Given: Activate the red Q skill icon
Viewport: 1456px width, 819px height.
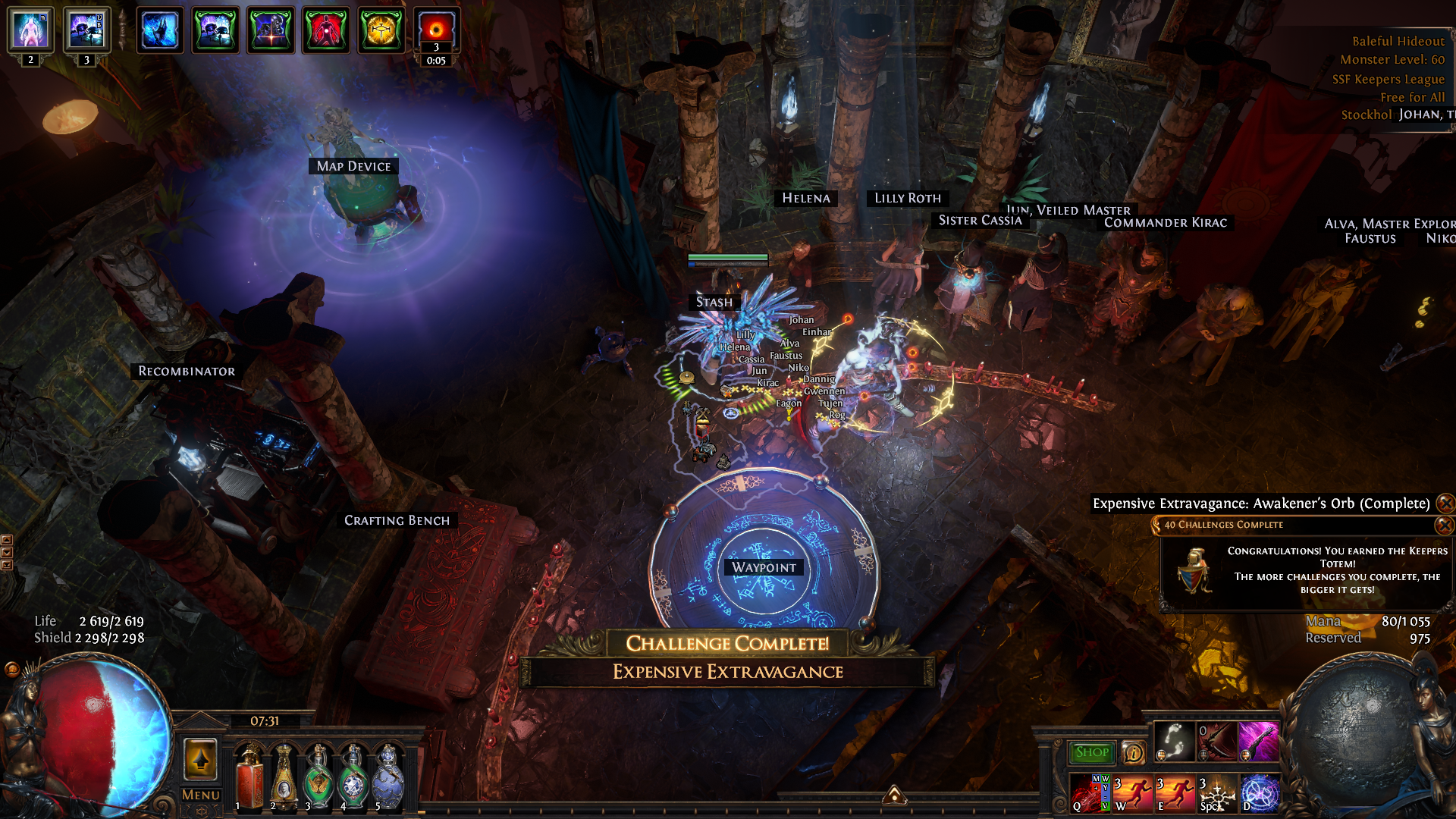Looking at the screenshot, I should tap(1090, 793).
